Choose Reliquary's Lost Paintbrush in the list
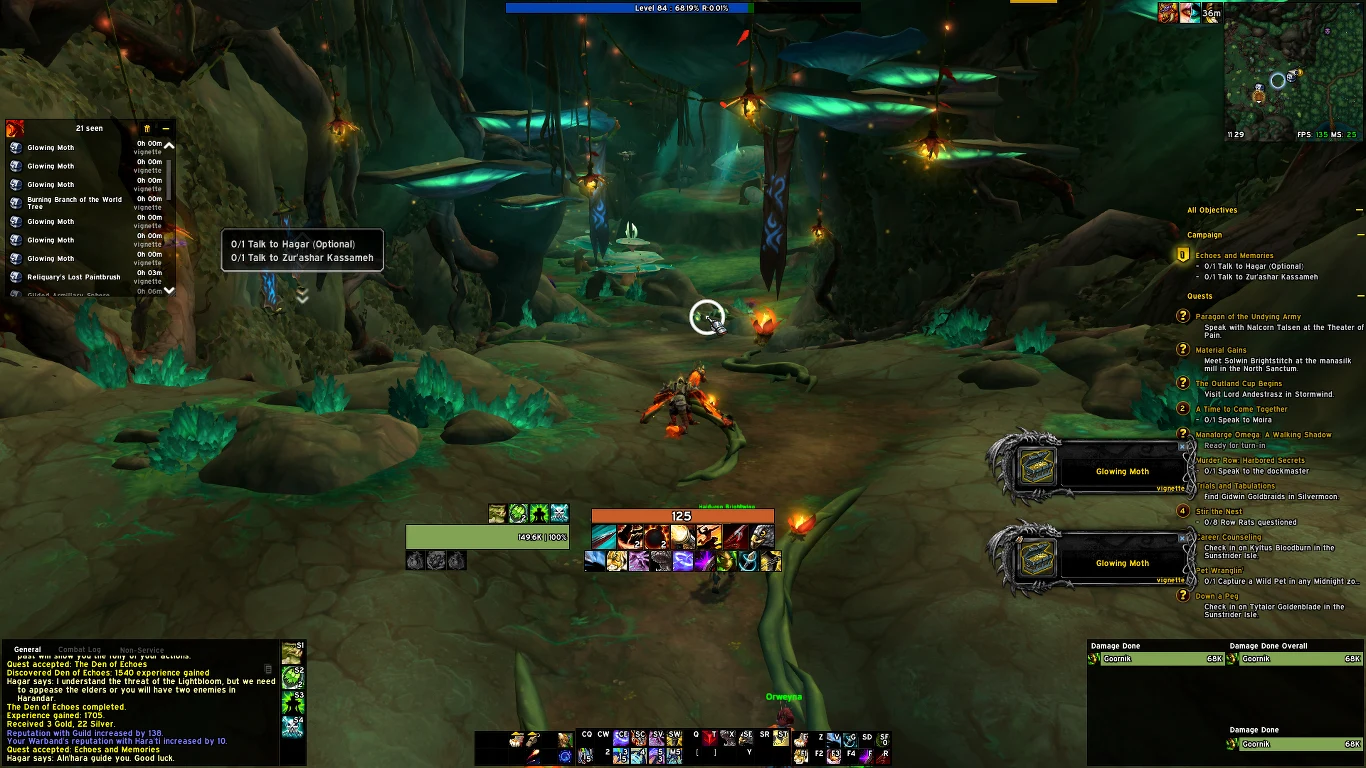This screenshot has width=1366, height=768. click(x=73, y=277)
